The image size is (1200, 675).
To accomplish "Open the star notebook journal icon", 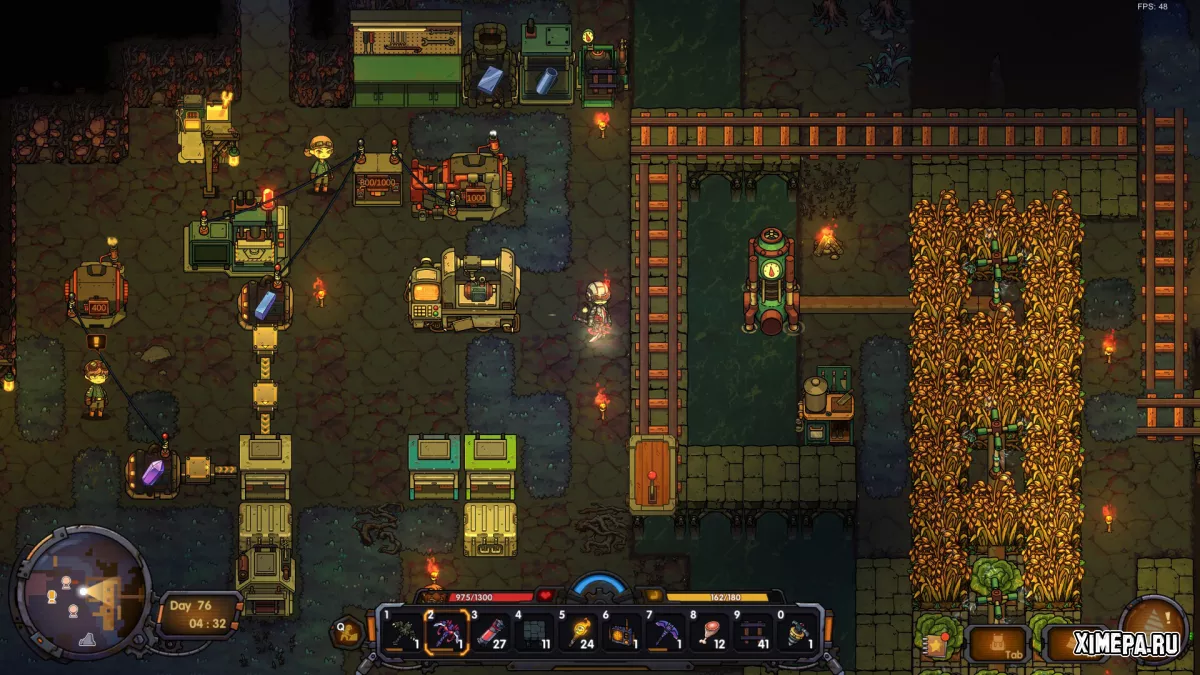I will [x=937, y=643].
